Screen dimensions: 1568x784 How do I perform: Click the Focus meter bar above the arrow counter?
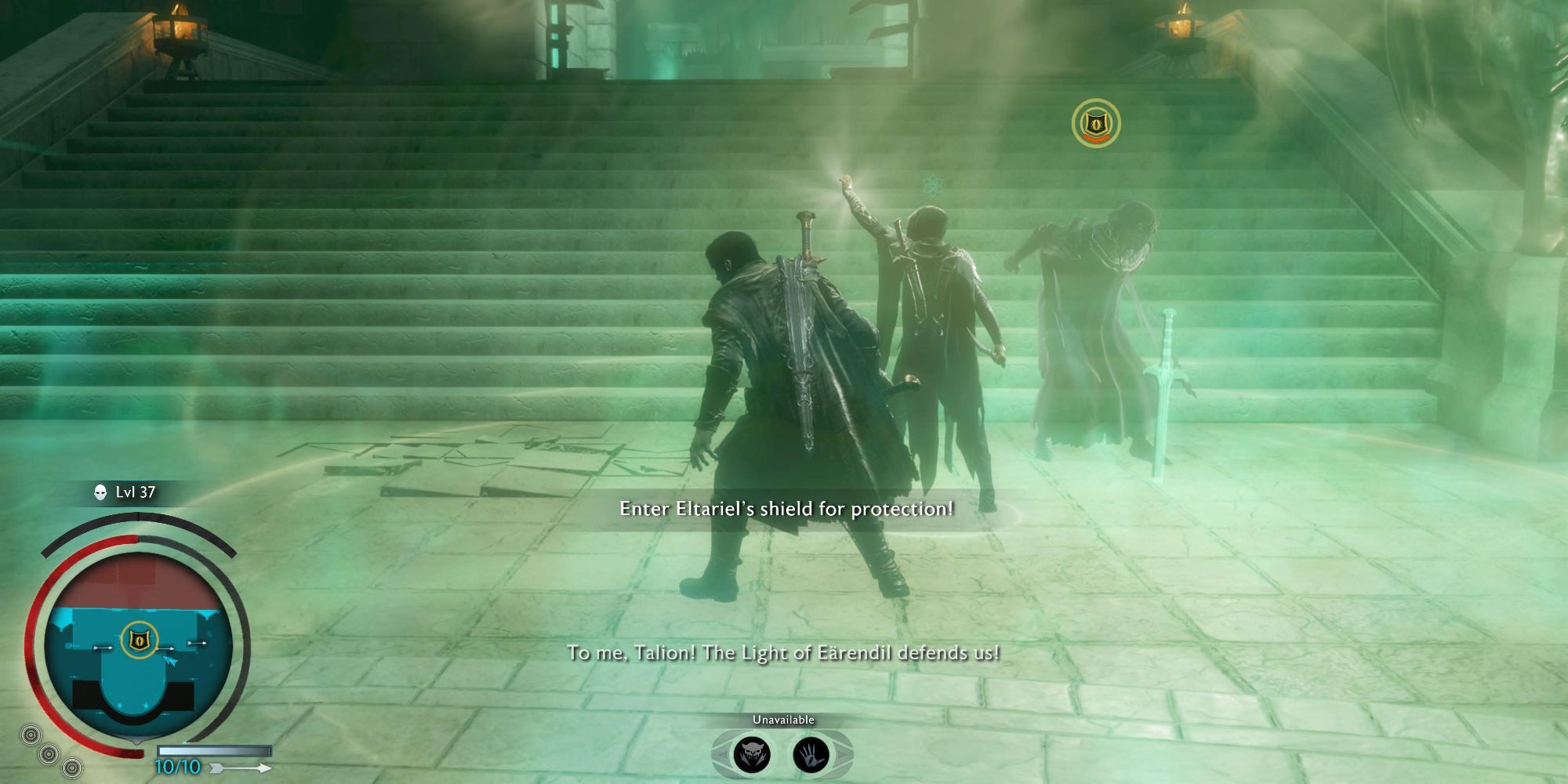(x=215, y=752)
